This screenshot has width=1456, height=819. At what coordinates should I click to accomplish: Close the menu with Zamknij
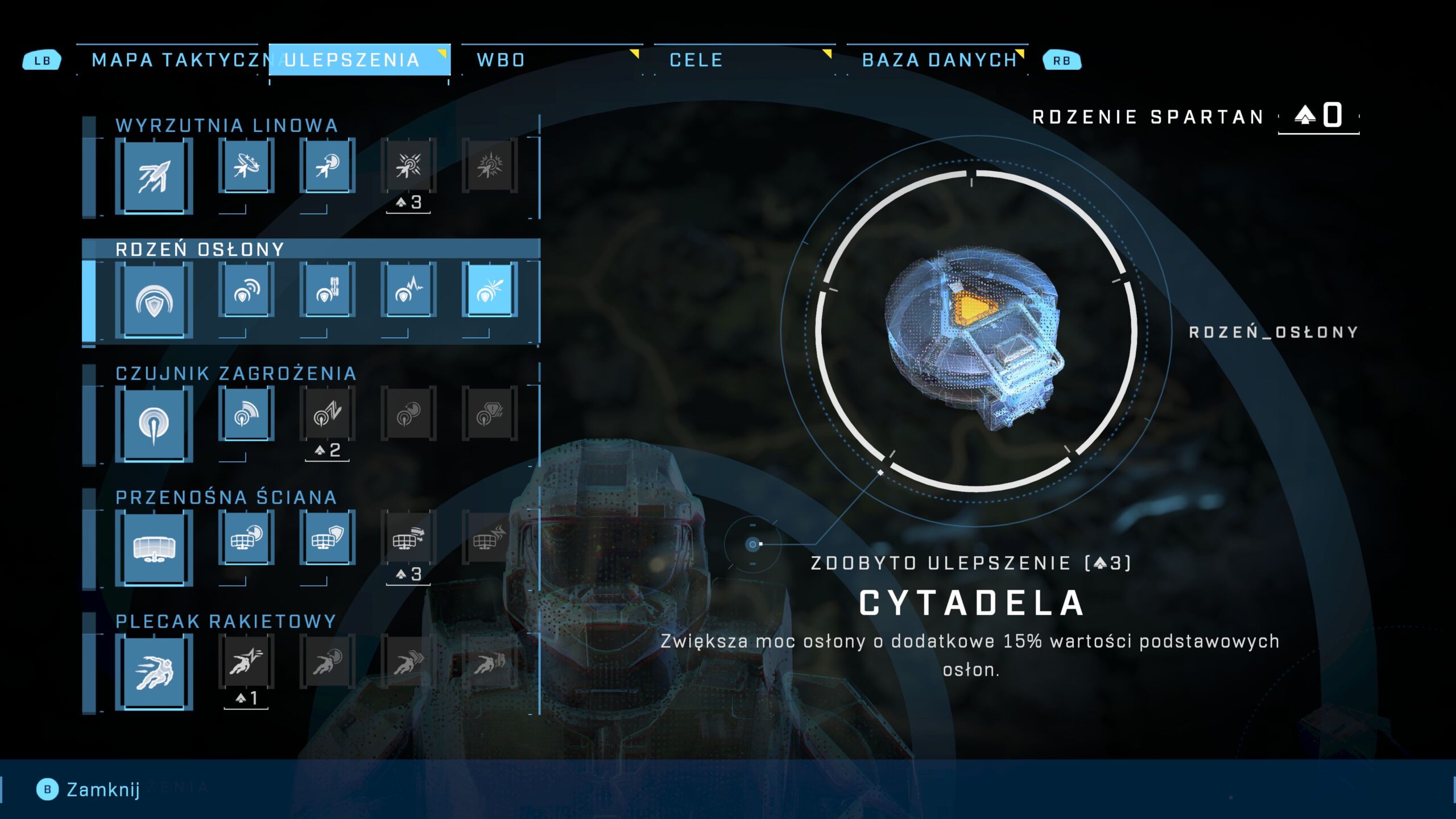click(x=89, y=789)
